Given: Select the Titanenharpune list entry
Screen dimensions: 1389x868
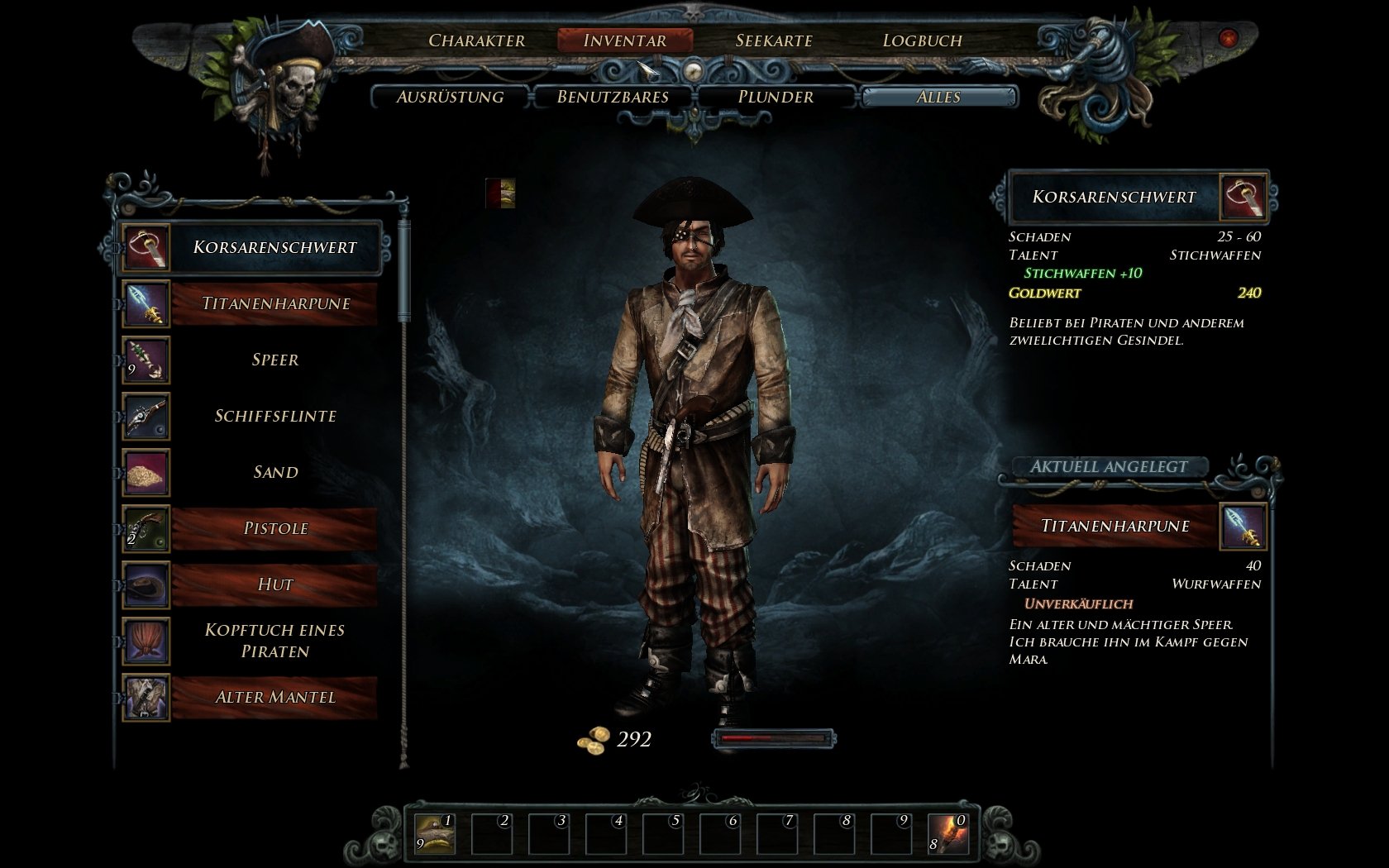Looking at the screenshot, I should tap(274, 303).
